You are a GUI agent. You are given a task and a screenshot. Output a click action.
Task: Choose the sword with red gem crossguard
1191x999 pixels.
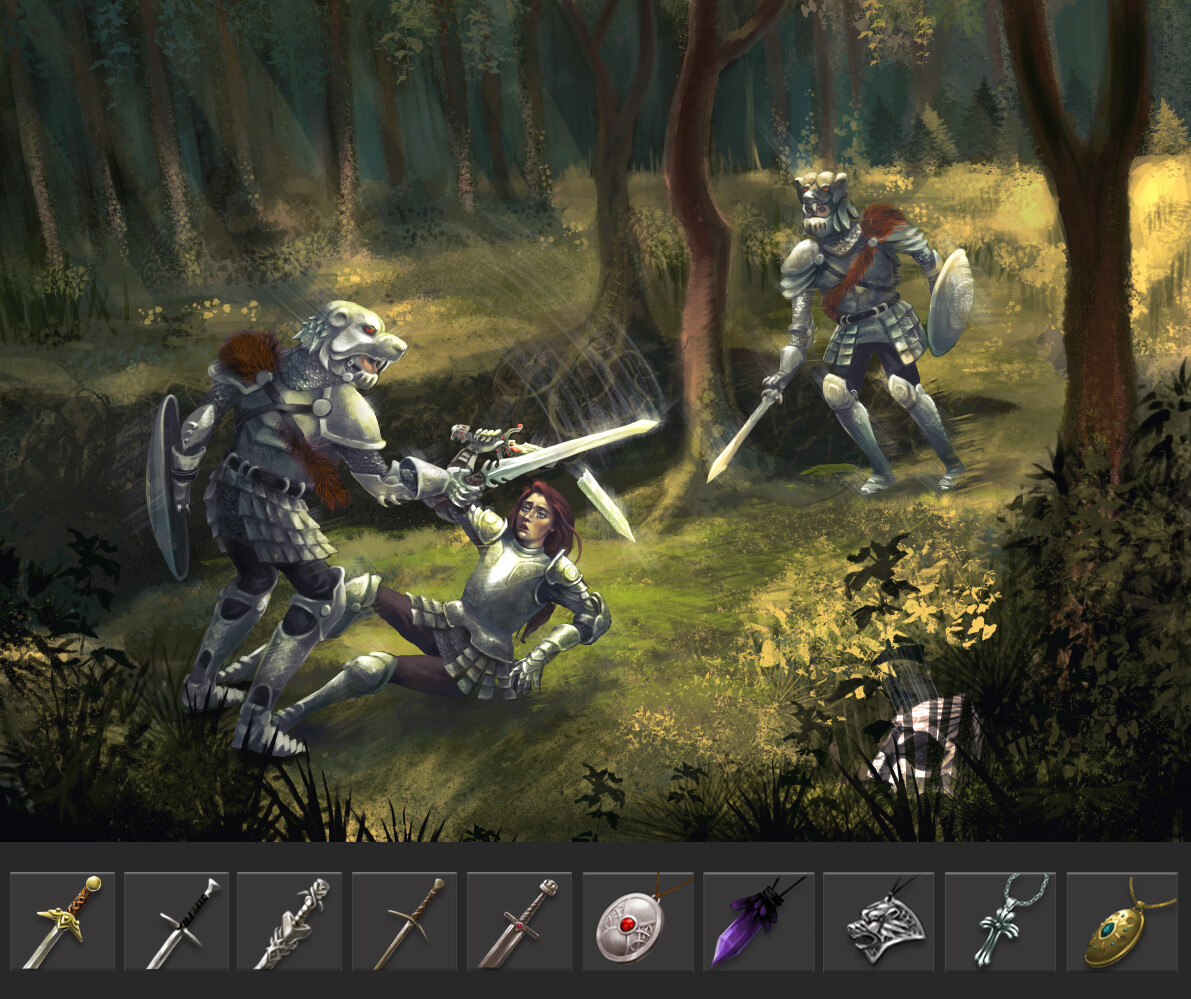tap(519, 921)
